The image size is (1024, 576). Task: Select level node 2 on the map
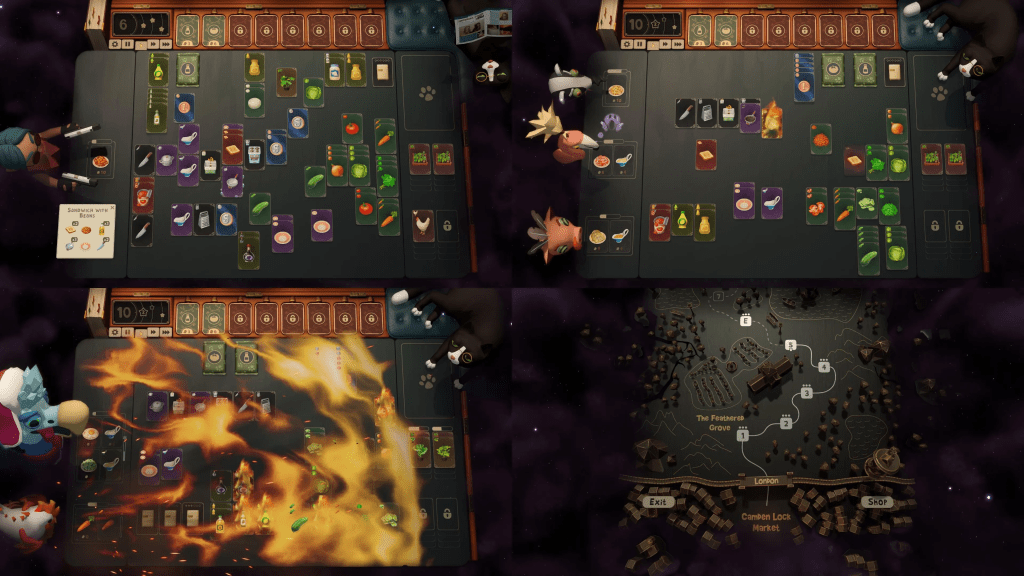(x=786, y=423)
